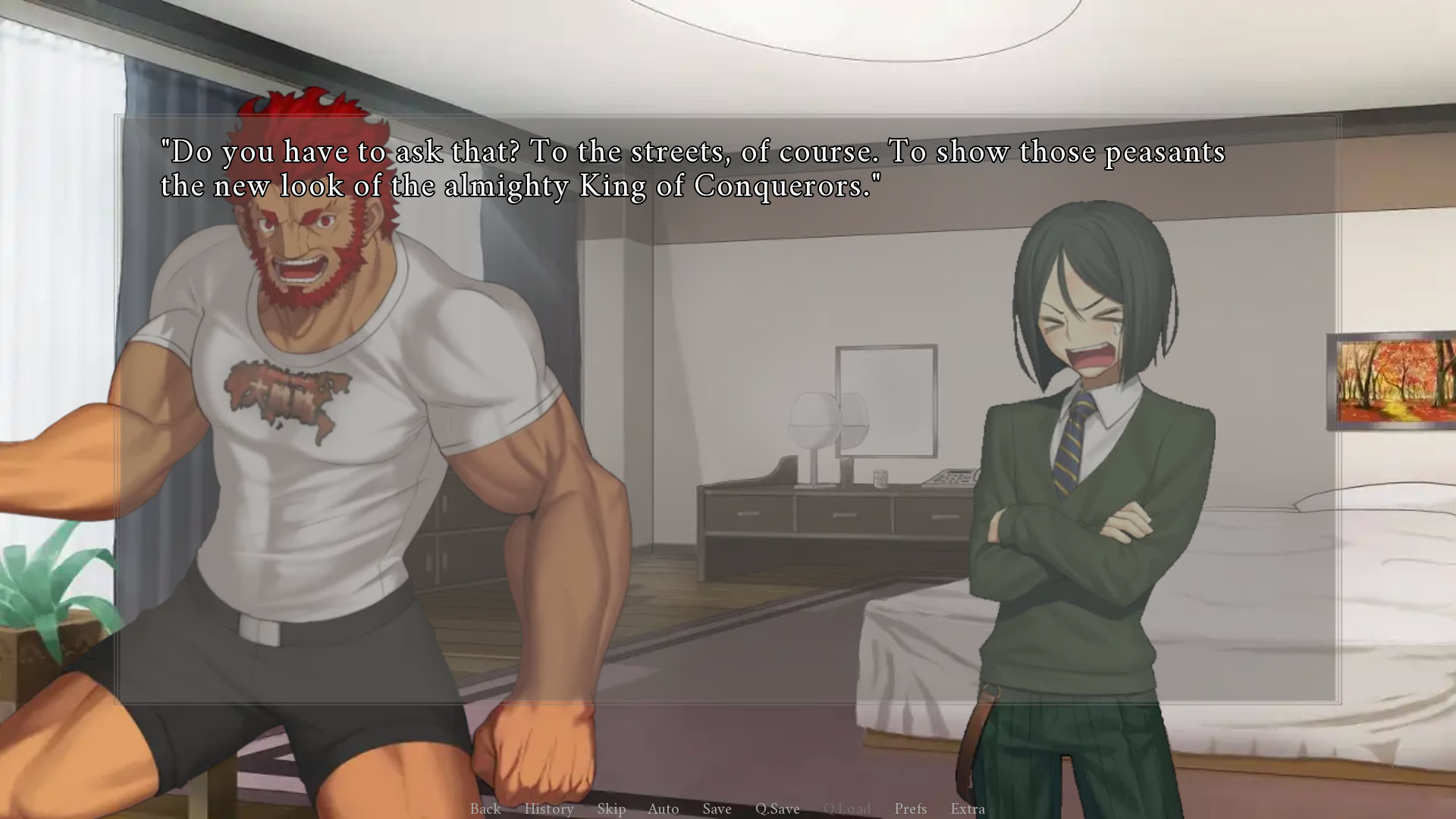Quick save using Q.Save

point(777,809)
